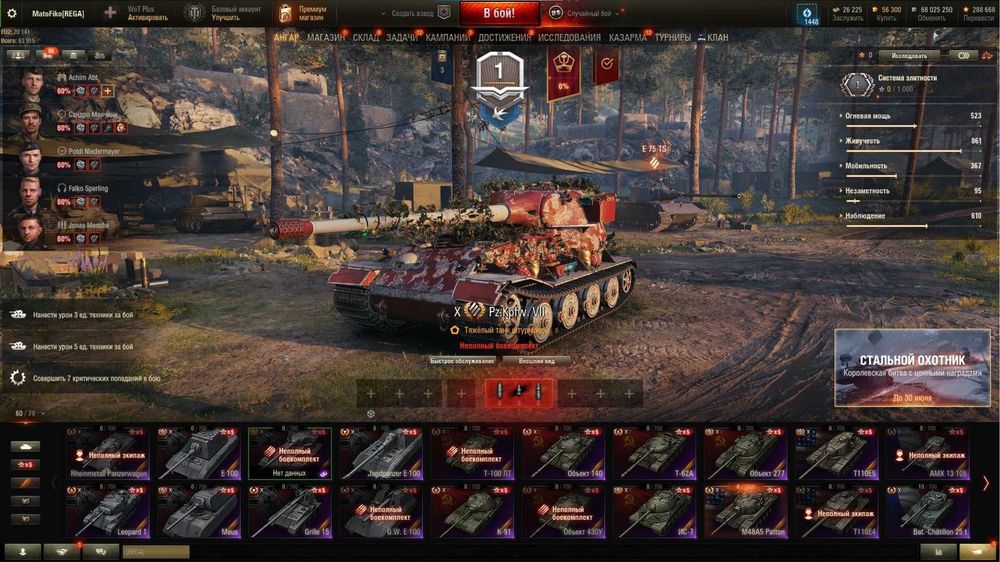Viewport: 1000px width, 562px height.
Task: Click the Внешний вид button
Action: point(536,361)
